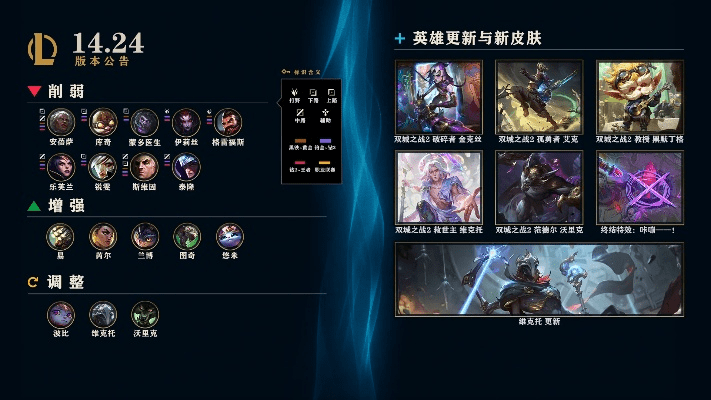Choose Master Yi (易) buff icon
The width and height of the screenshot is (711, 400).
click(x=61, y=236)
